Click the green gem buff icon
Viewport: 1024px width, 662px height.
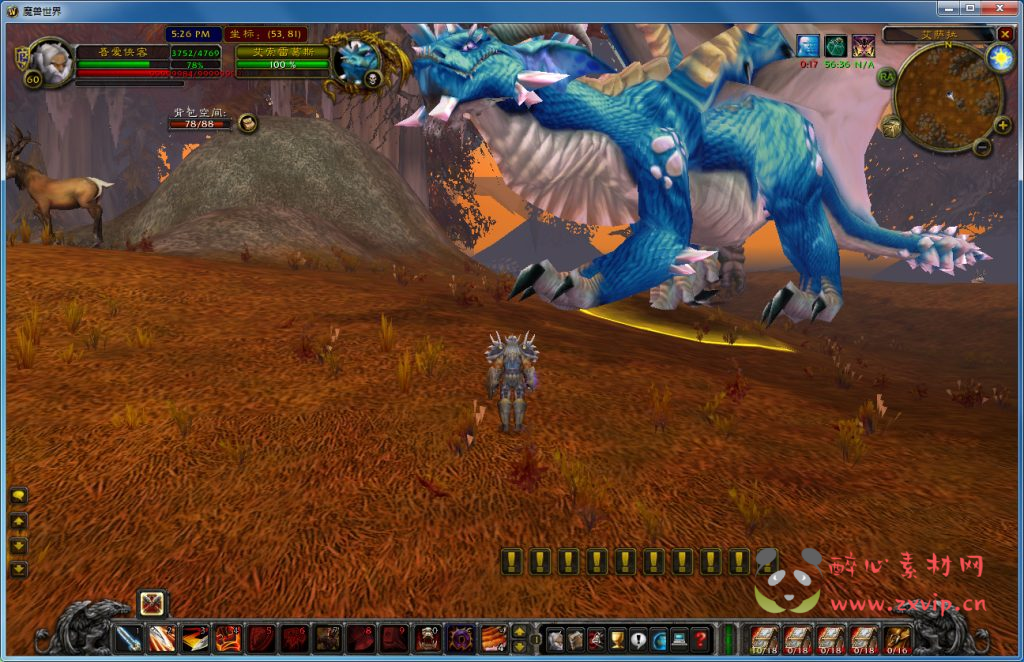836,45
